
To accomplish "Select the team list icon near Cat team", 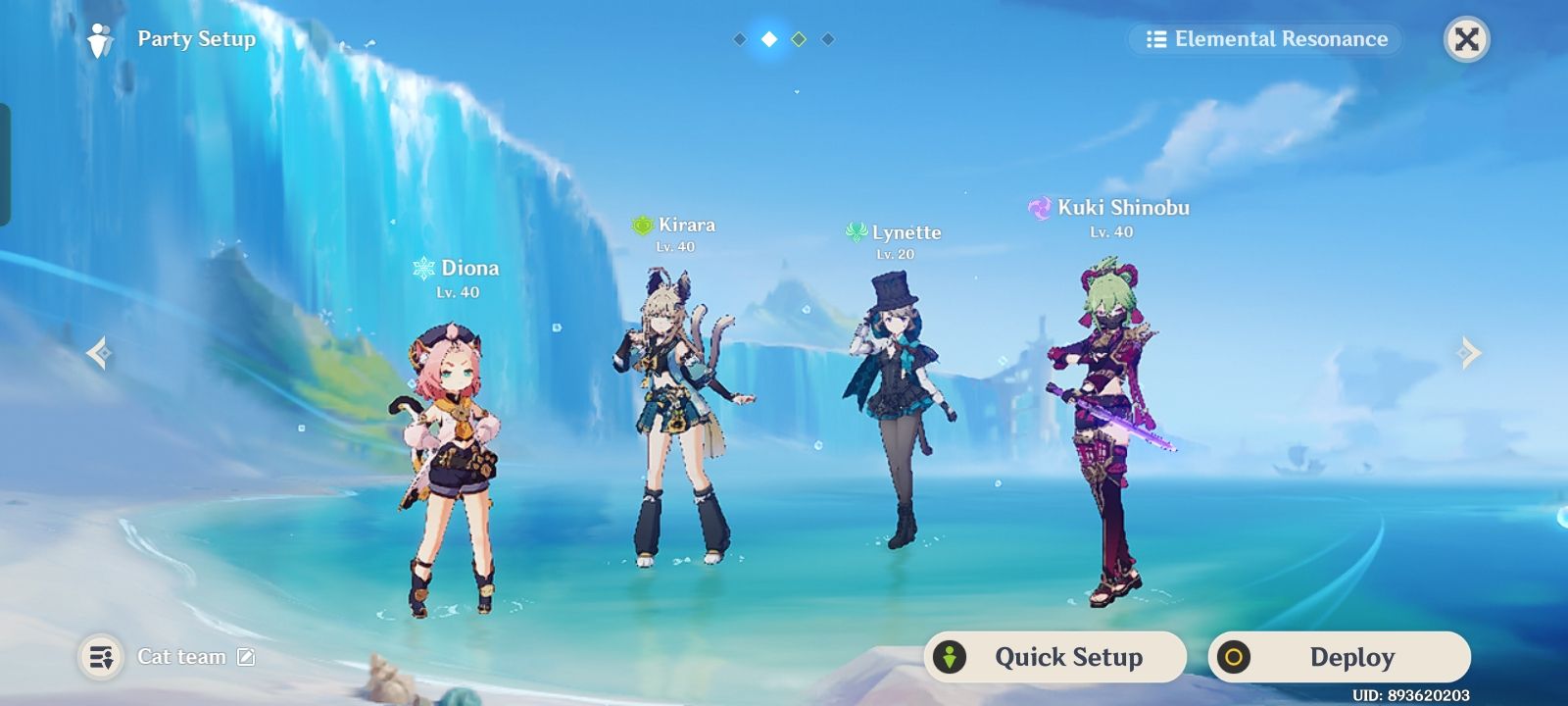I will click(98, 657).
